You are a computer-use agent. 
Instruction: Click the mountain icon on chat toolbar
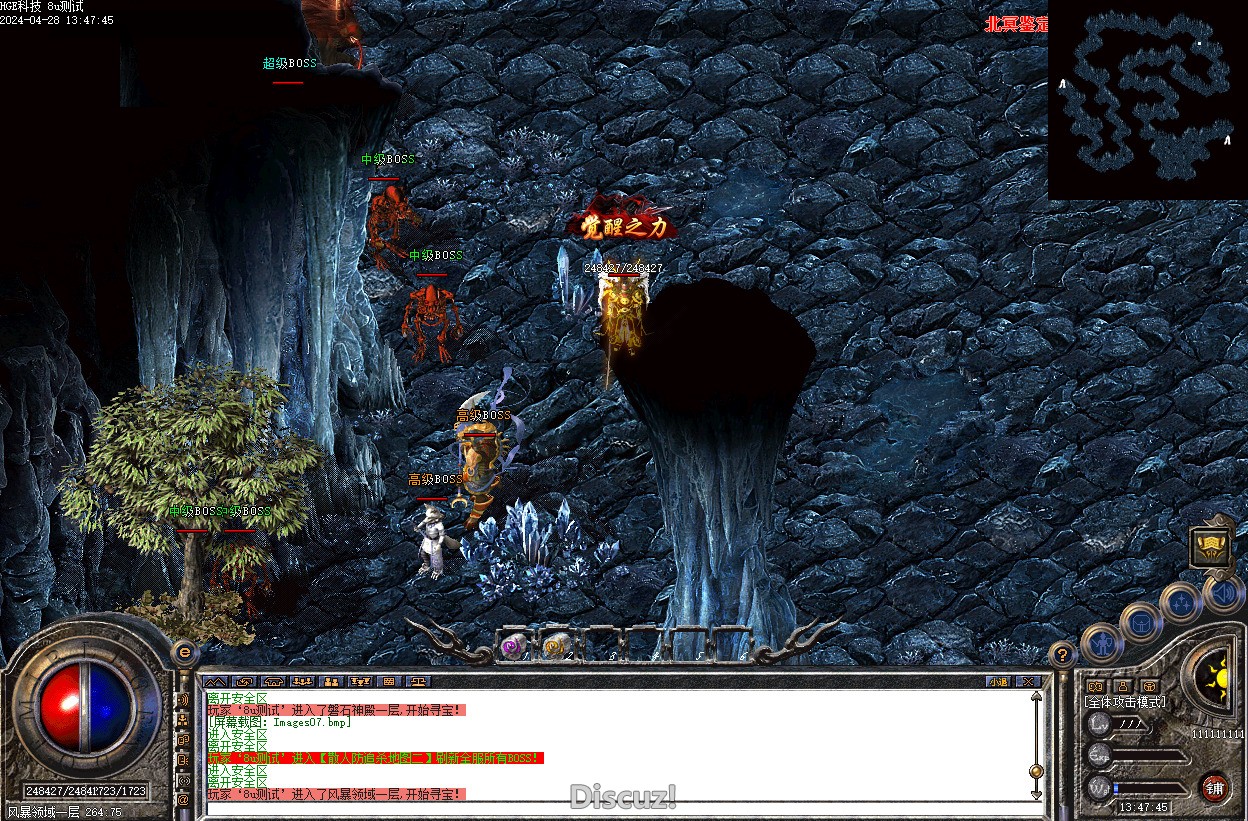coord(216,681)
